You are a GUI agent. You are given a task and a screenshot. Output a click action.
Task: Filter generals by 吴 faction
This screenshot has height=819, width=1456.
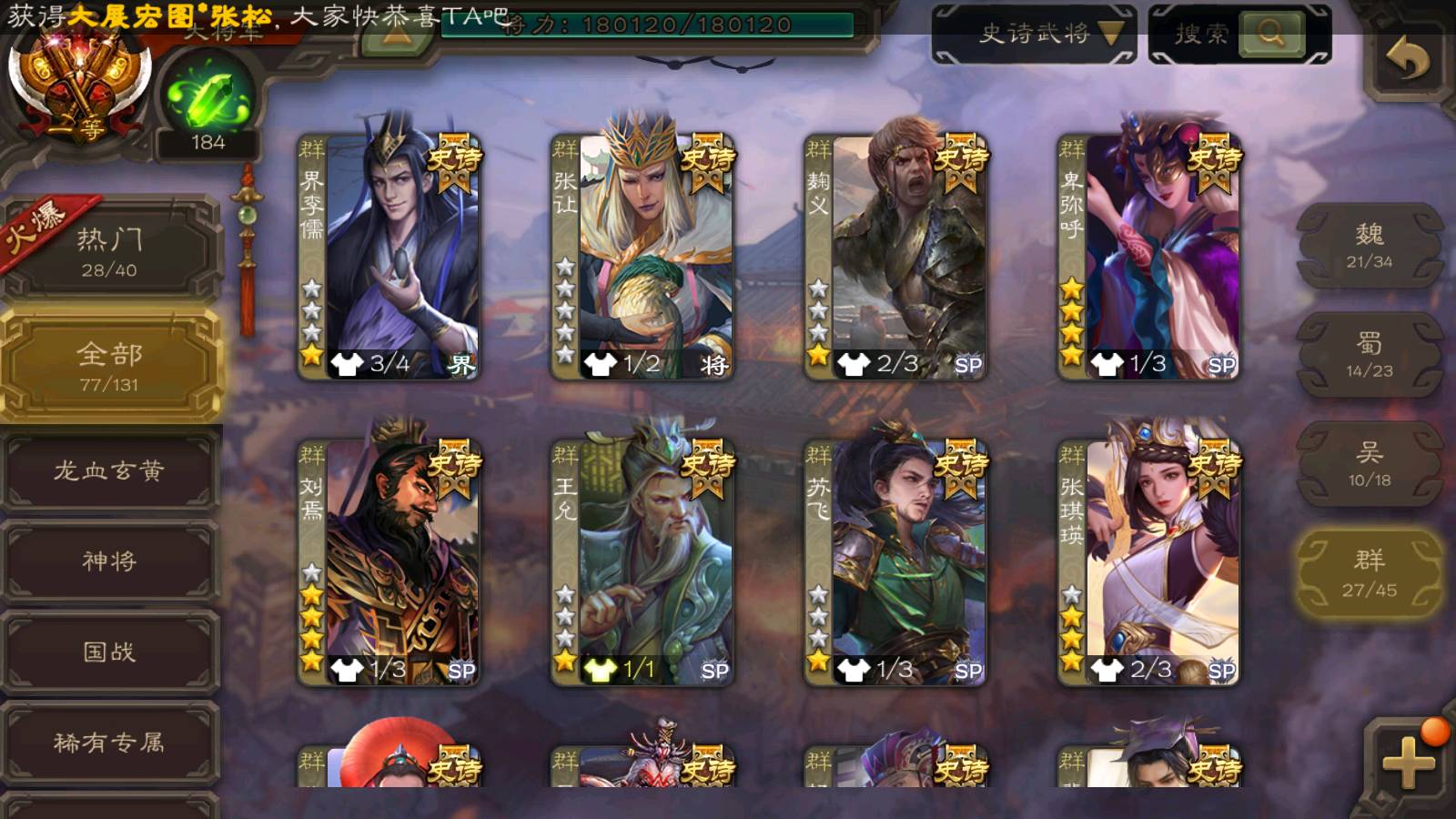(1369, 464)
